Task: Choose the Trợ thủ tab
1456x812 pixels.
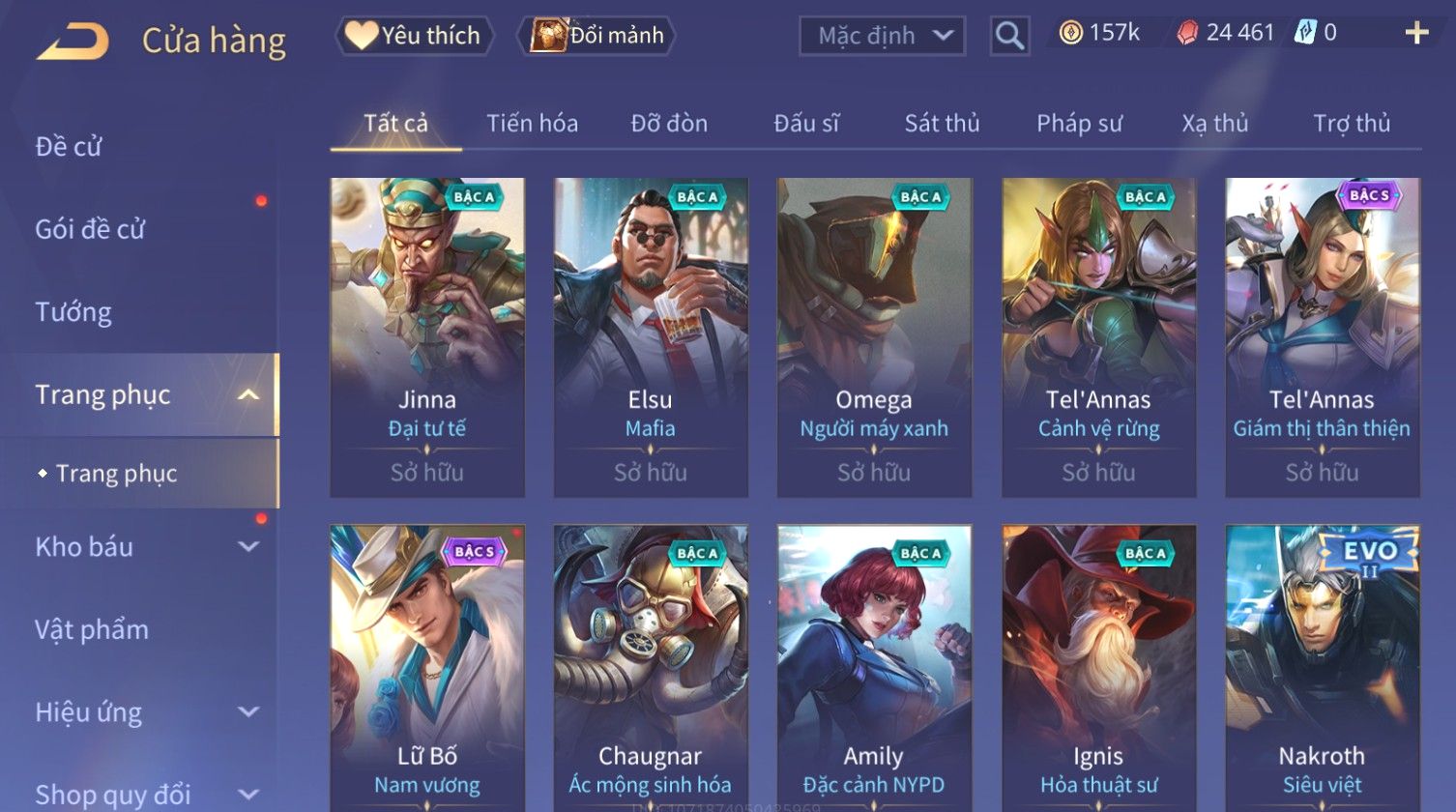Action: pos(1351,124)
